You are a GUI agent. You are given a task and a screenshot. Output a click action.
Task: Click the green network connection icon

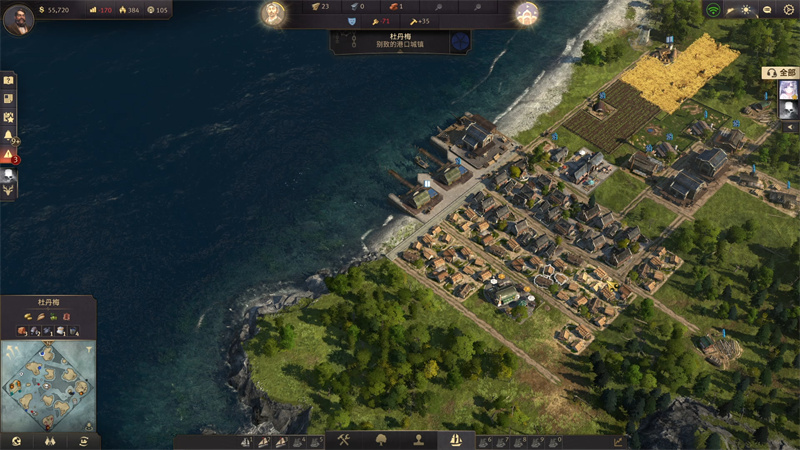coord(713,10)
